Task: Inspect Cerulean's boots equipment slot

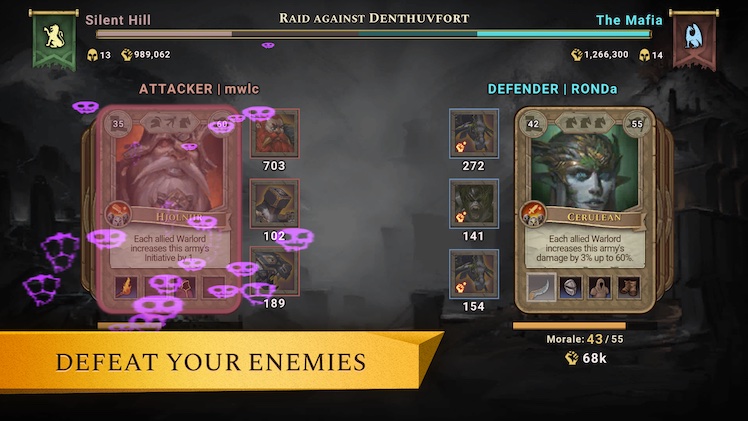Action: click(x=630, y=288)
